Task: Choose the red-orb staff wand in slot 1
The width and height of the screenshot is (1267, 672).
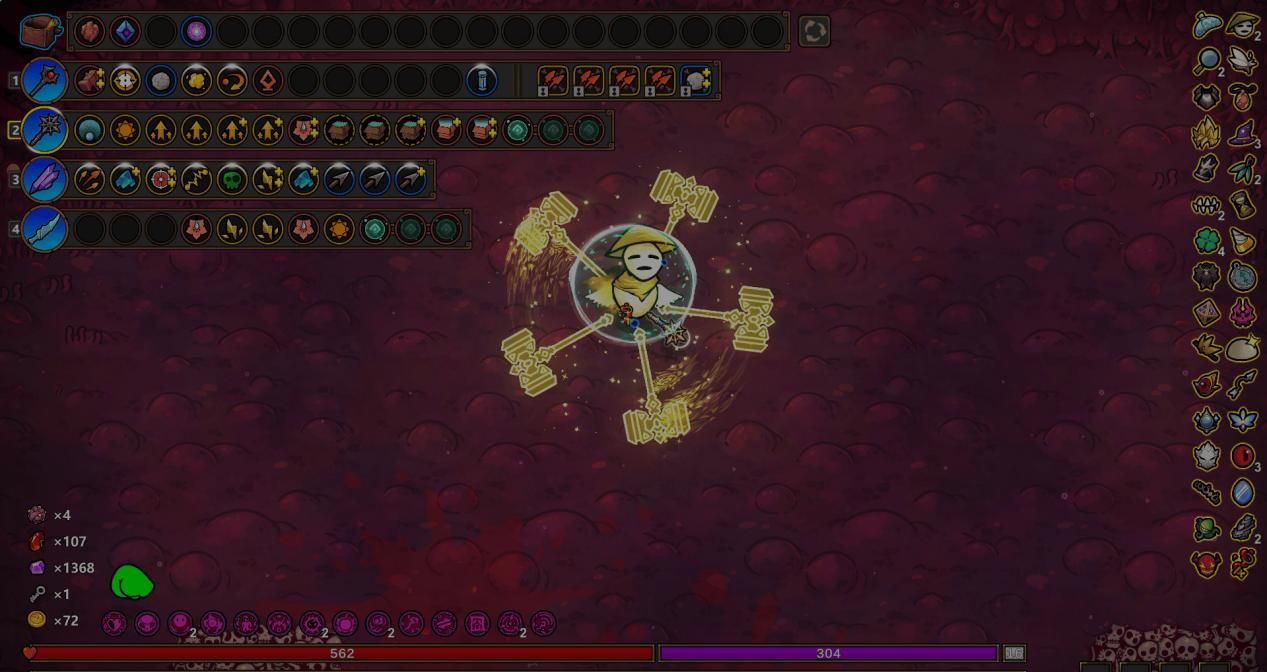Action: (x=45, y=80)
